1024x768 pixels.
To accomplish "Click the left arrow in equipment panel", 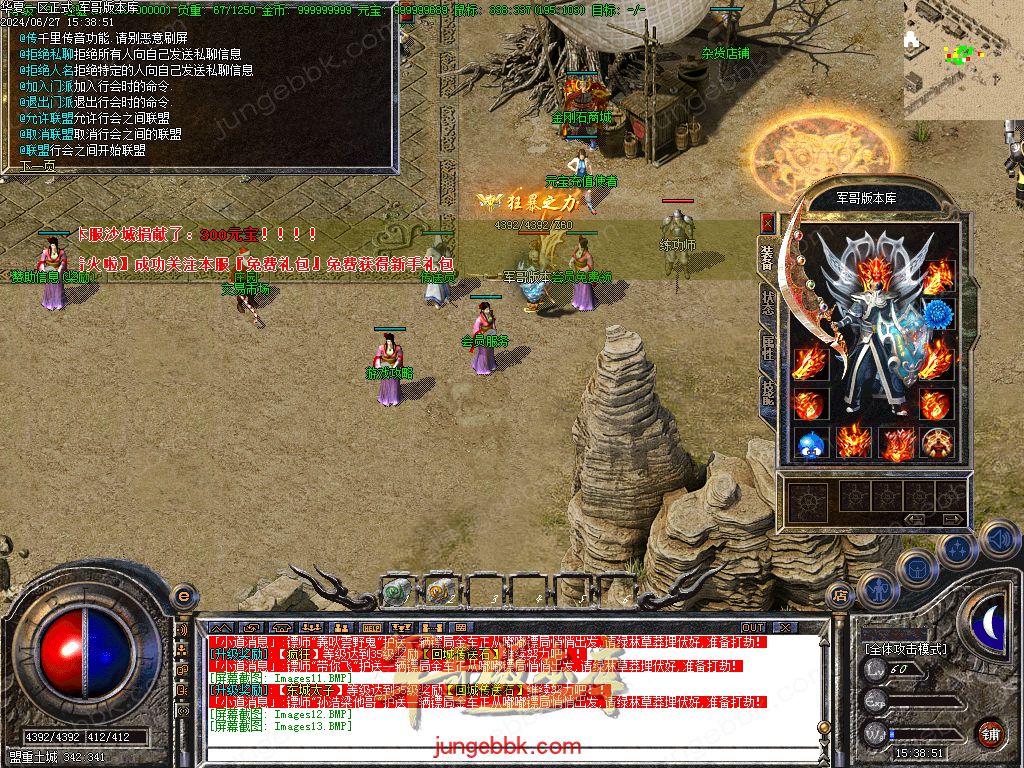I will coord(915,519).
